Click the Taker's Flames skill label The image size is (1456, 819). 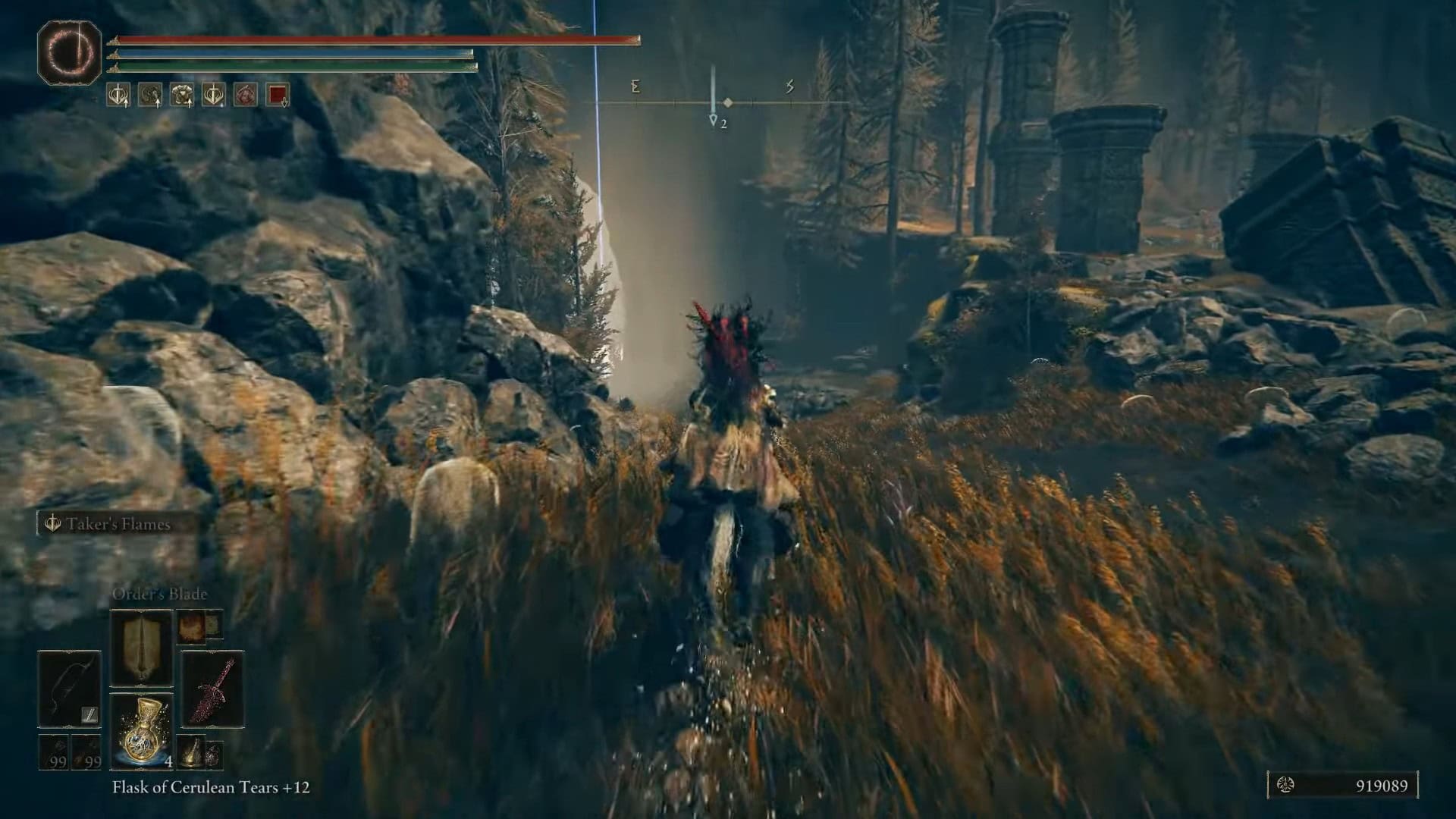tap(117, 524)
